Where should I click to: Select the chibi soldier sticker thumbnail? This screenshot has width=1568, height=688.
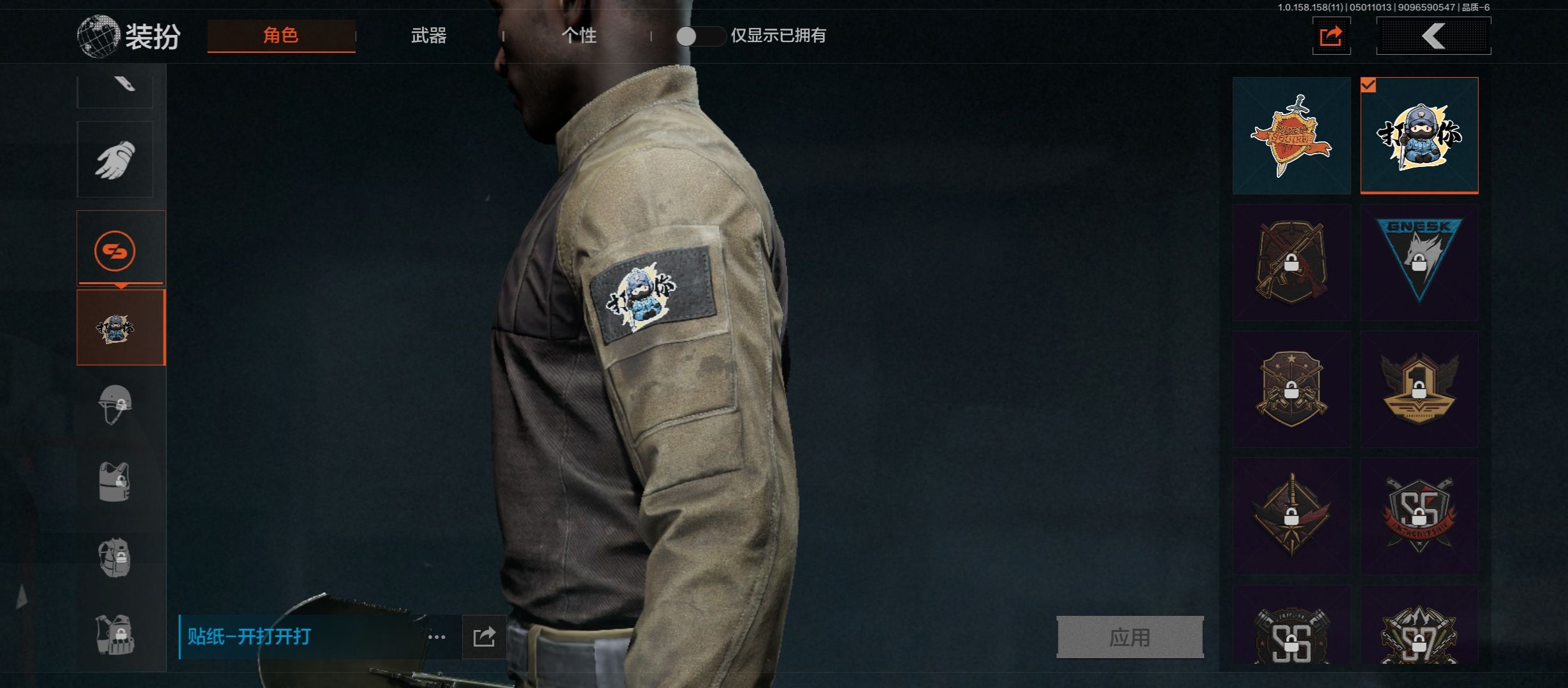pyautogui.click(x=1419, y=136)
